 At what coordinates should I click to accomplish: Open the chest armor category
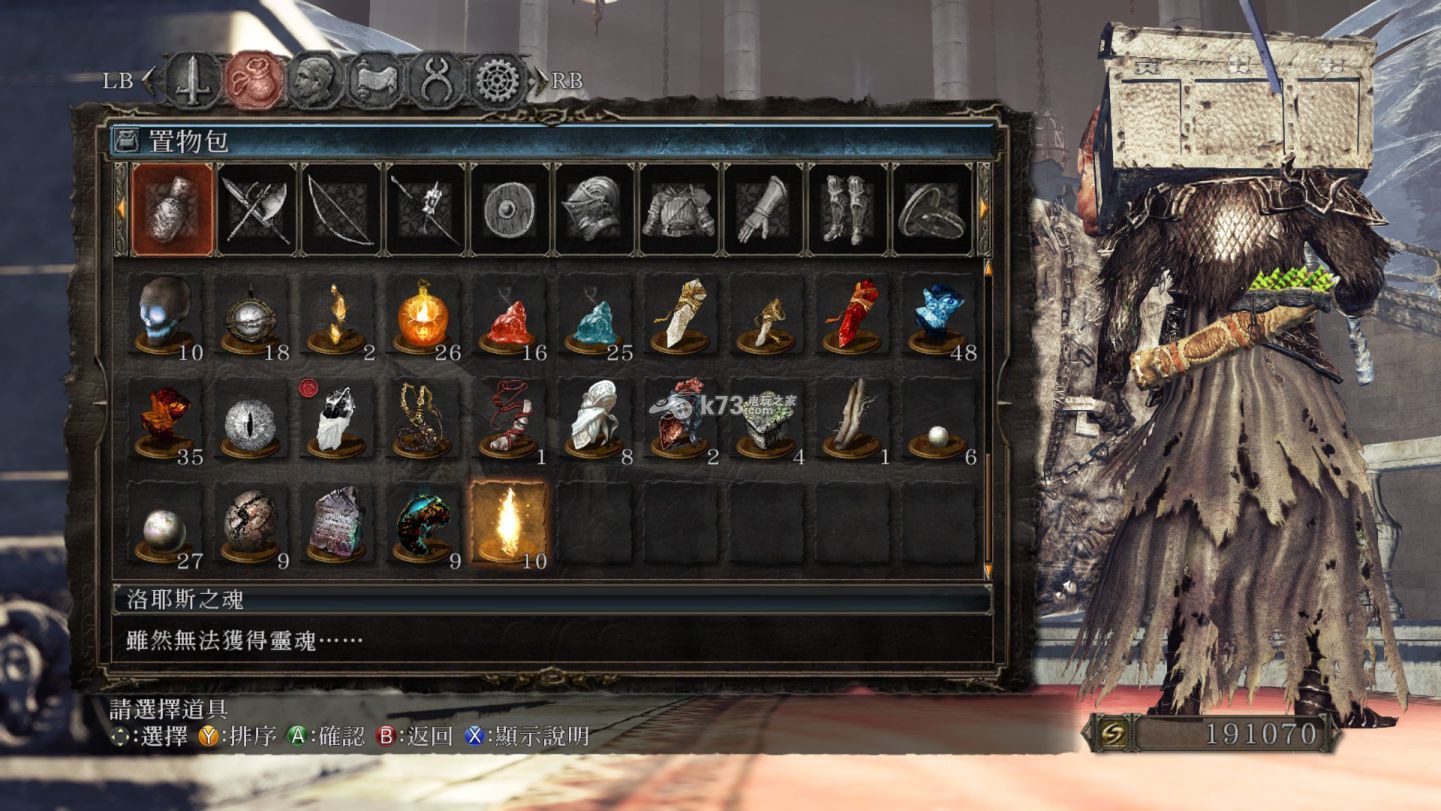point(679,209)
